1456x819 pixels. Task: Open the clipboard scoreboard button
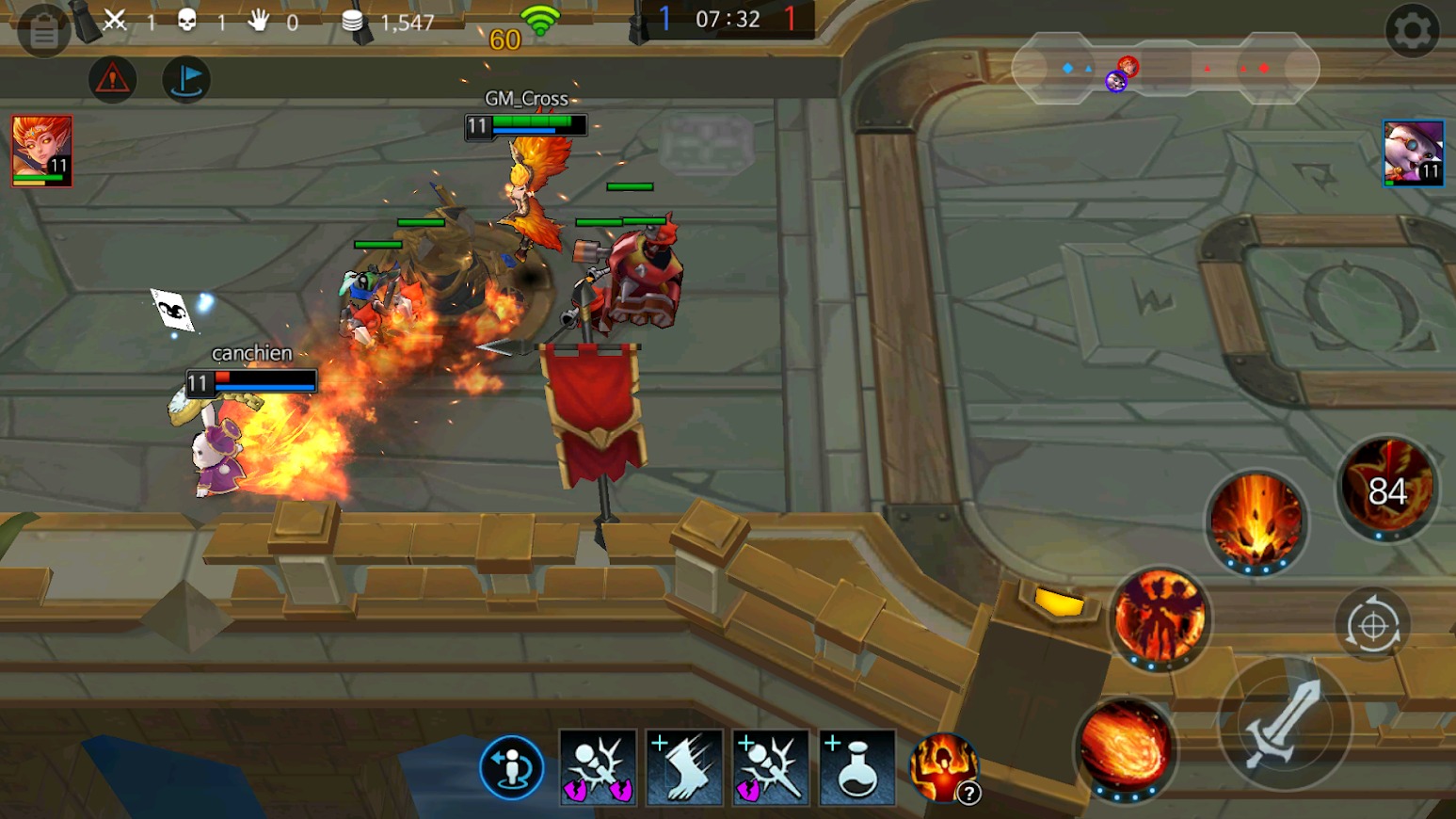coord(43,32)
